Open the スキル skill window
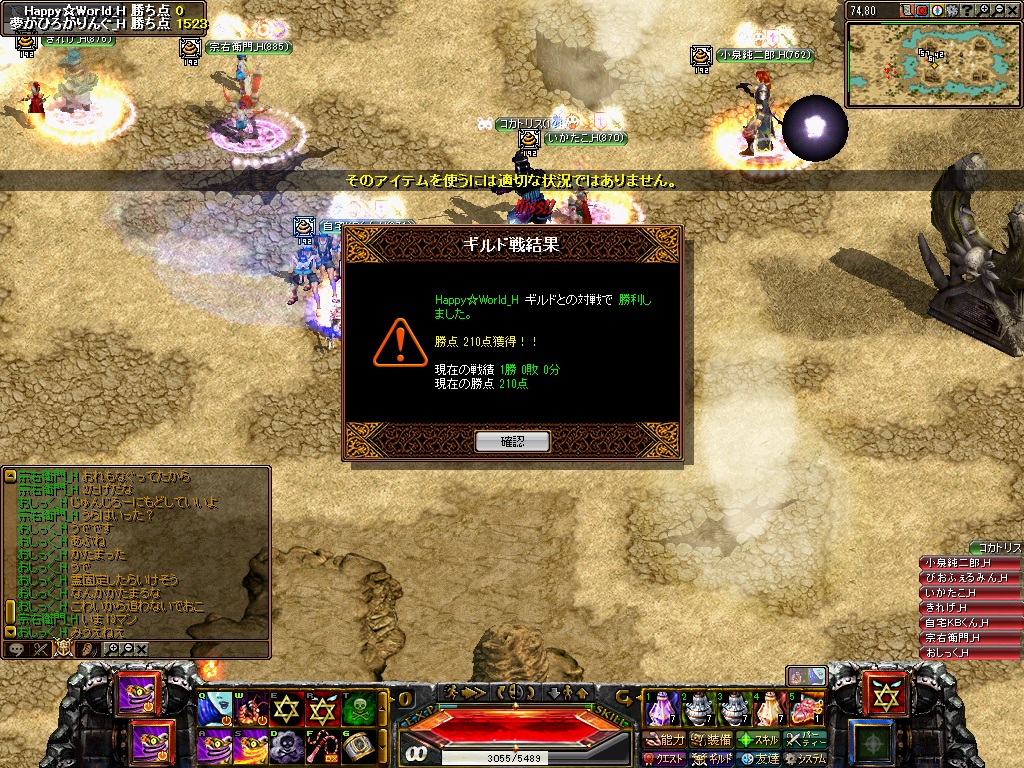 pos(758,740)
